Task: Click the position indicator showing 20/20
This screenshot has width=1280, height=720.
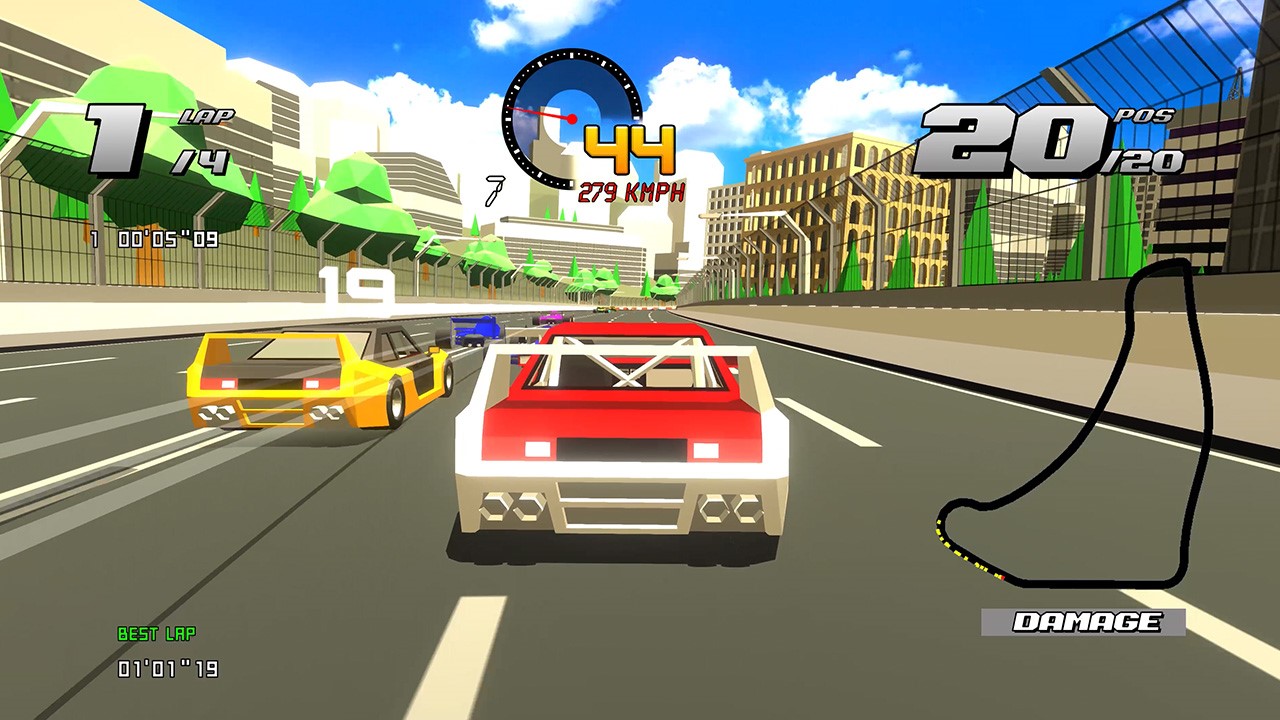Action: click(x=1041, y=140)
